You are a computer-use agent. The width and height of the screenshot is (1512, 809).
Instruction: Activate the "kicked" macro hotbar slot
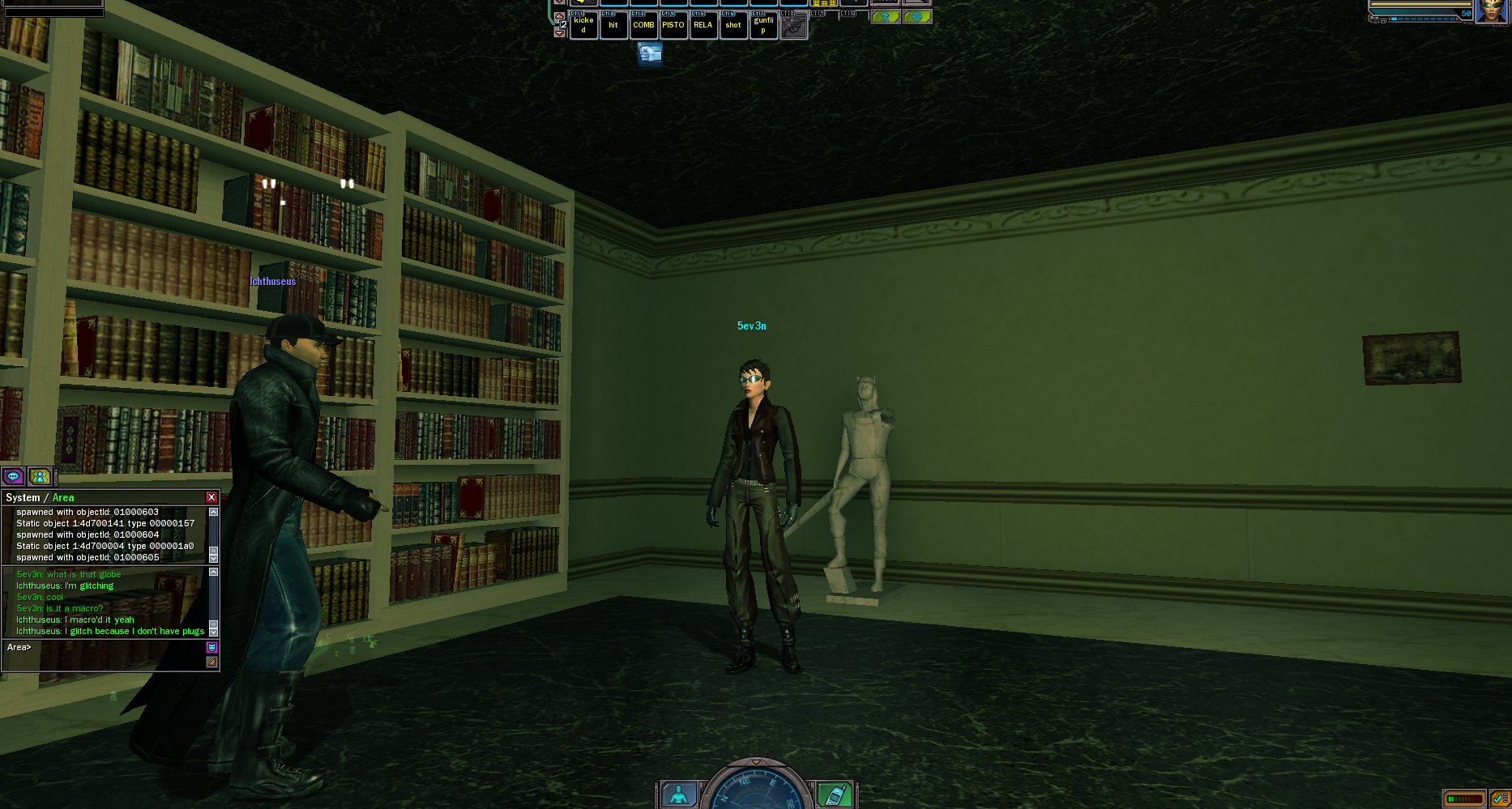click(583, 25)
